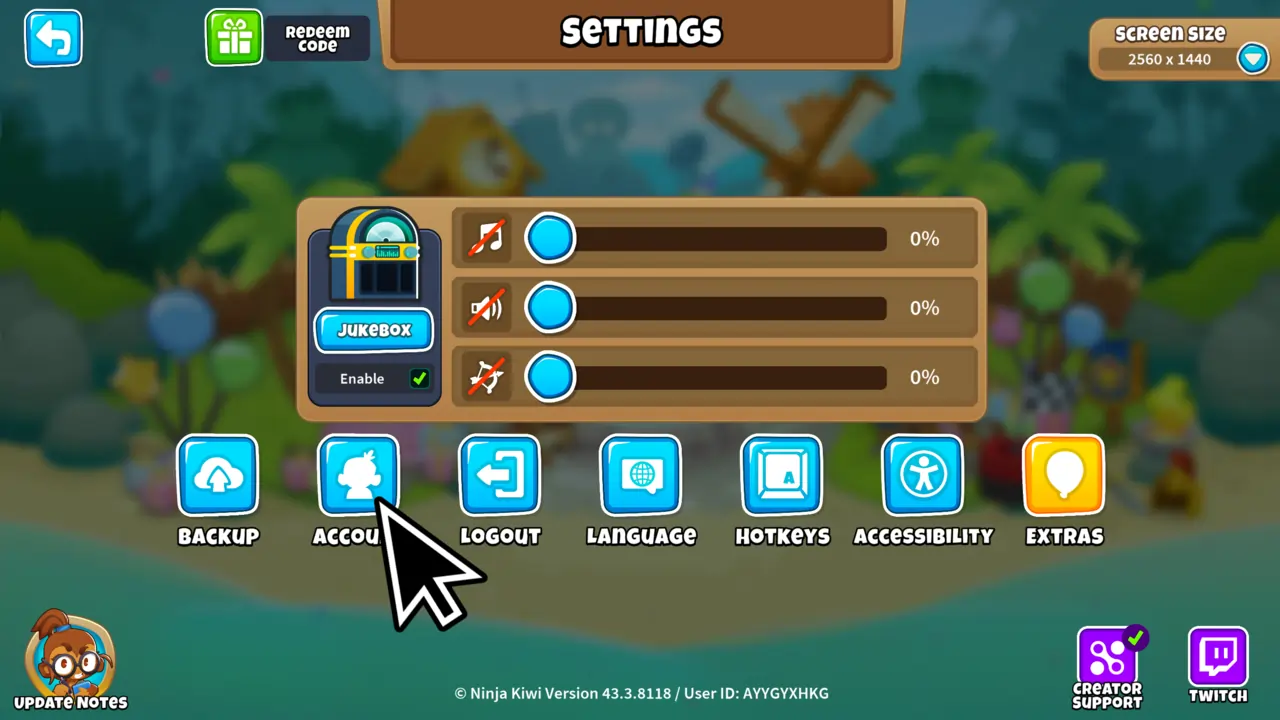This screenshot has width=1280, height=720.
Task: Open the Screen Size resolution dropdown
Action: pos(1253,58)
